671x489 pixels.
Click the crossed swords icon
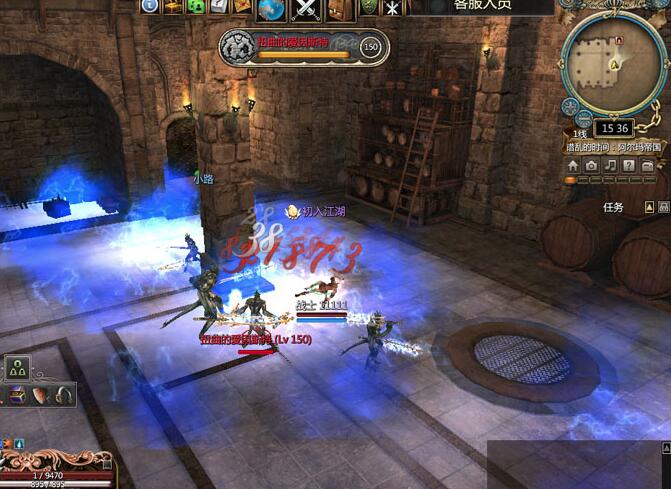click(x=305, y=8)
